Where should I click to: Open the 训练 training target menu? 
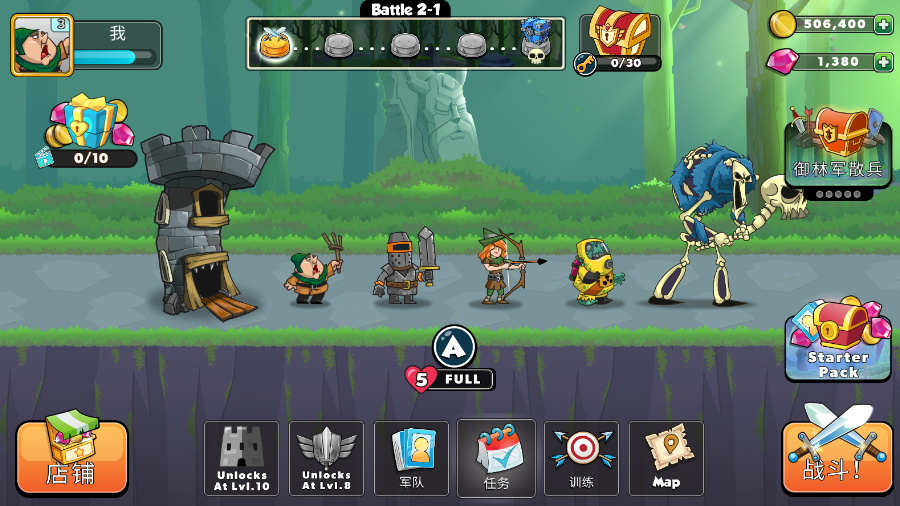[581, 458]
